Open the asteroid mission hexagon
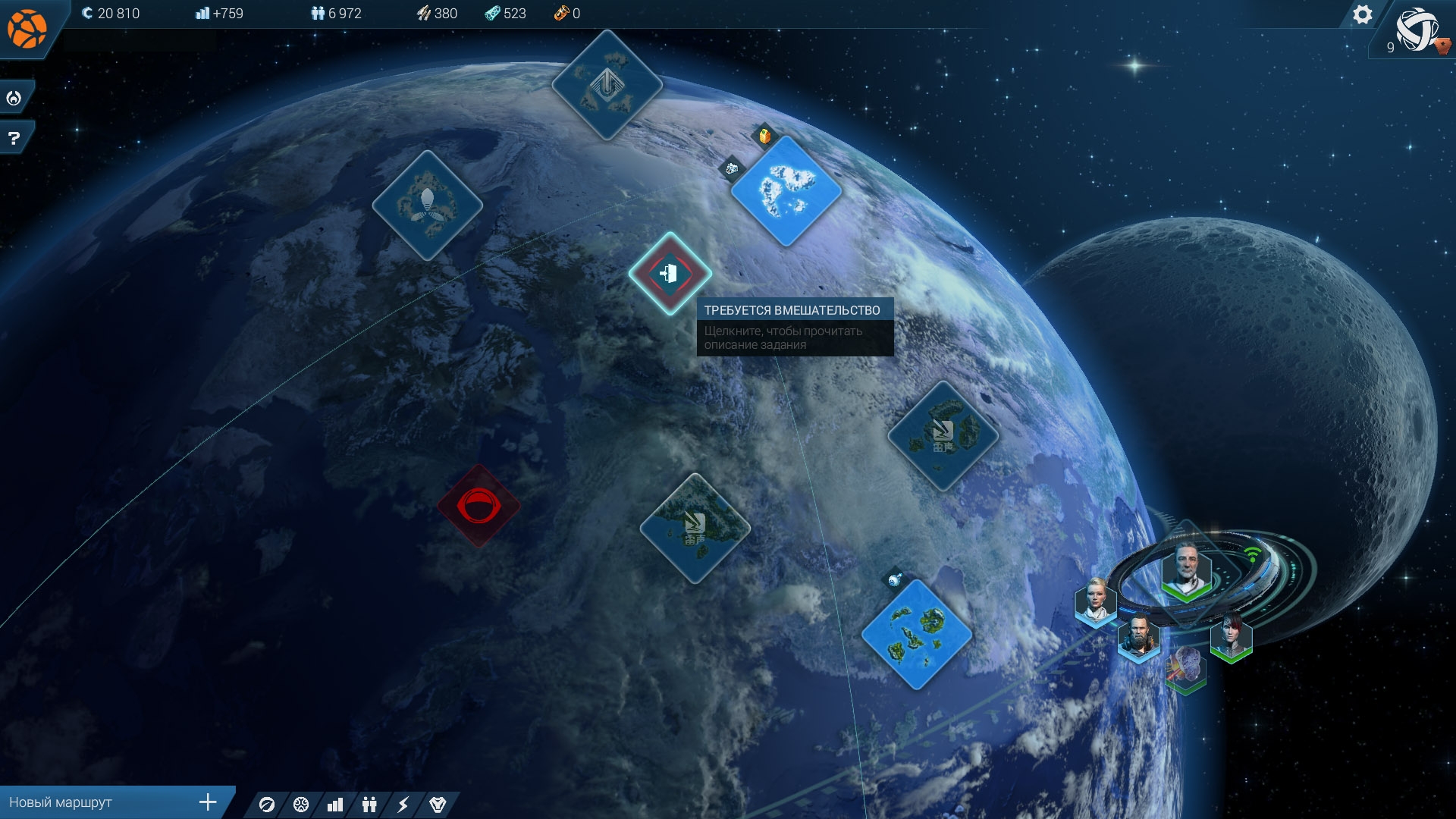This screenshot has width=1456, height=819. click(x=1186, y=667)
